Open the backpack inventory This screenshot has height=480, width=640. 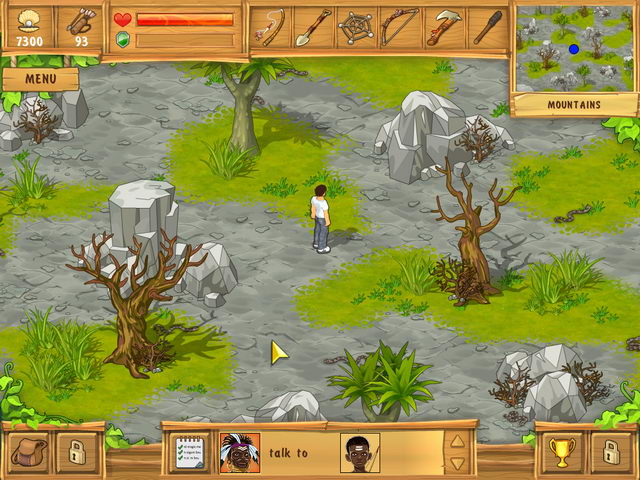pos(28,453)
